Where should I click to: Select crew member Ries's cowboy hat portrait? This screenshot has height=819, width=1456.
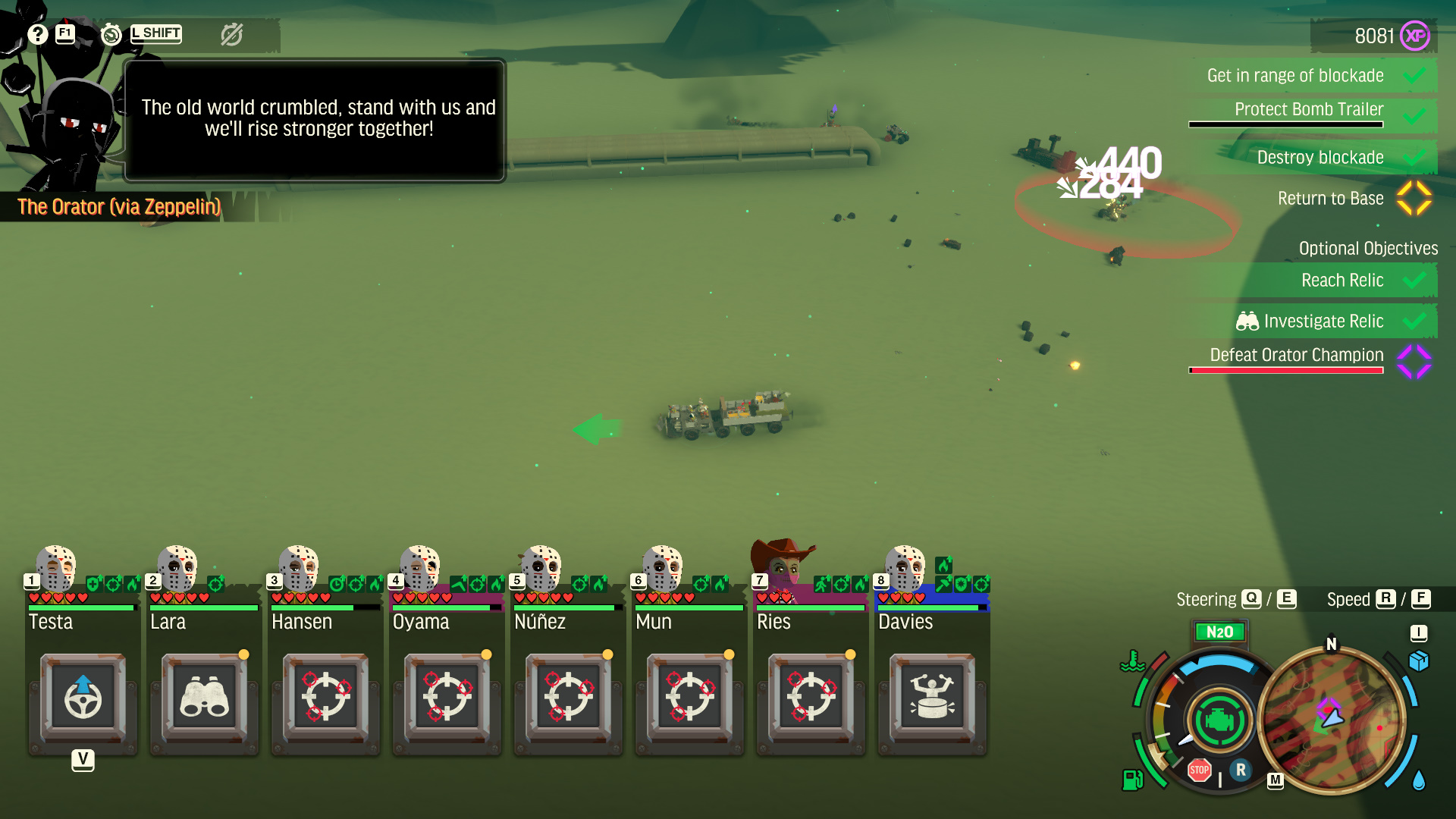pyautogui.click(x=781, y=565)
